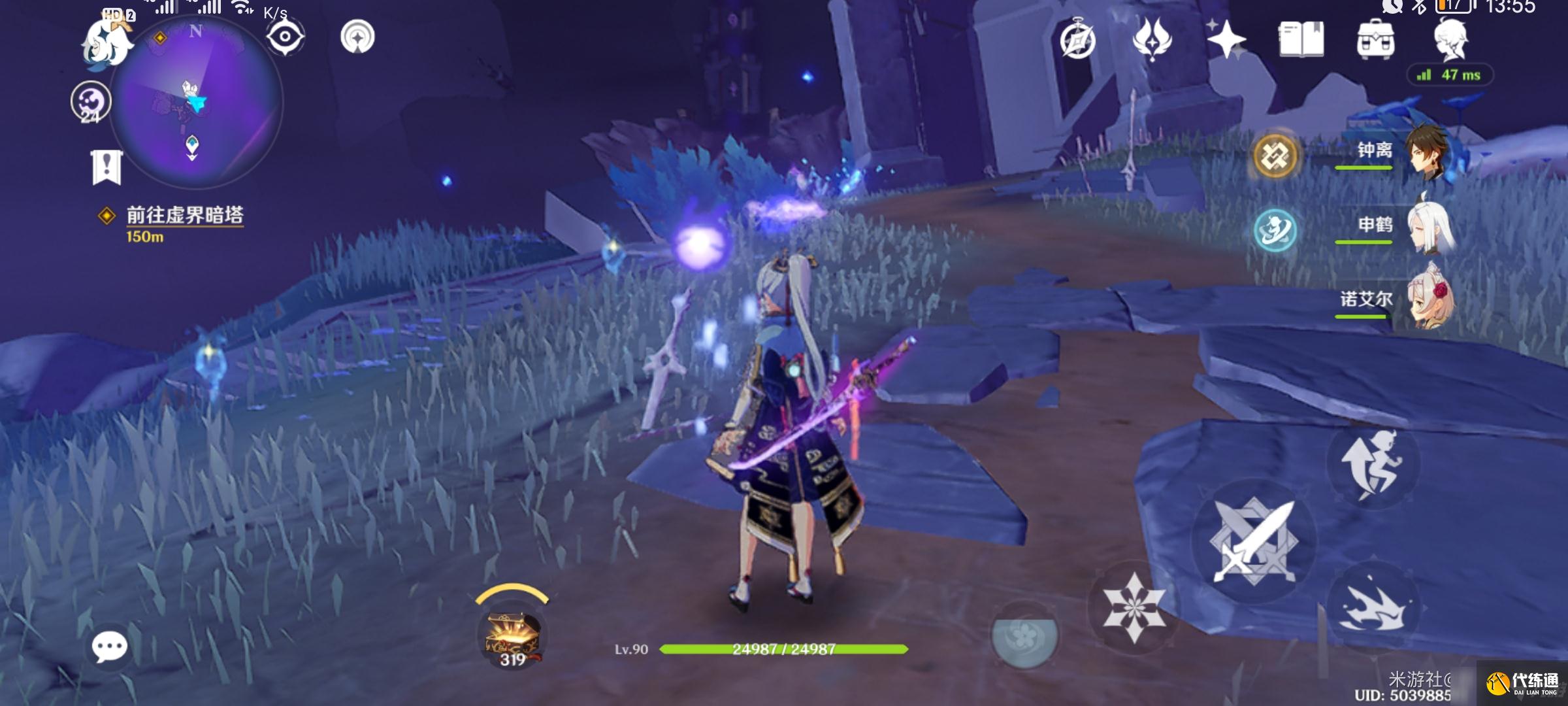Image resolution: width=1568 pixels, height=706 pixels.
Task: Open the compass events icon
Action: 1077,41
